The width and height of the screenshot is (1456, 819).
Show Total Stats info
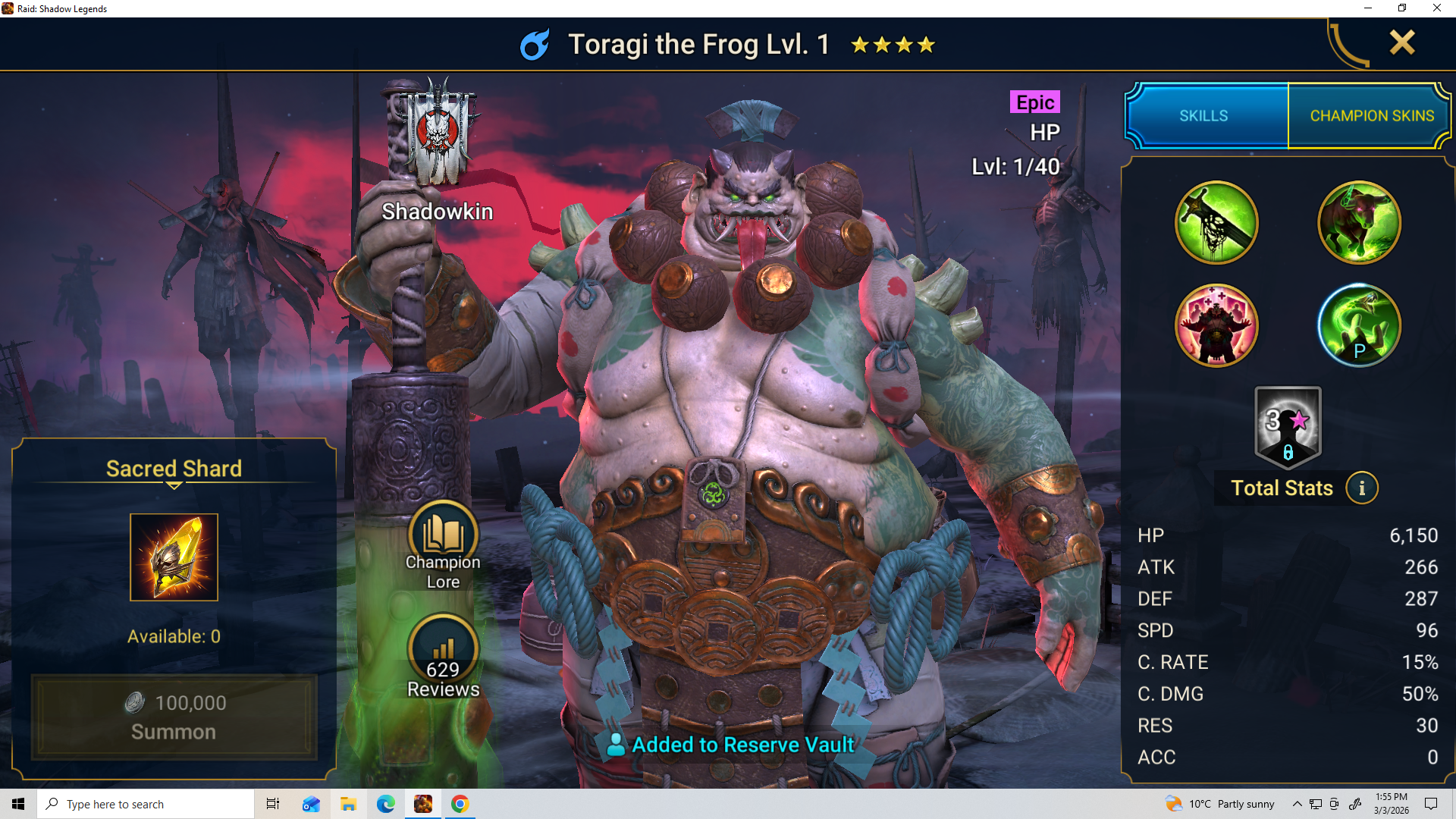click(1362, 488)
